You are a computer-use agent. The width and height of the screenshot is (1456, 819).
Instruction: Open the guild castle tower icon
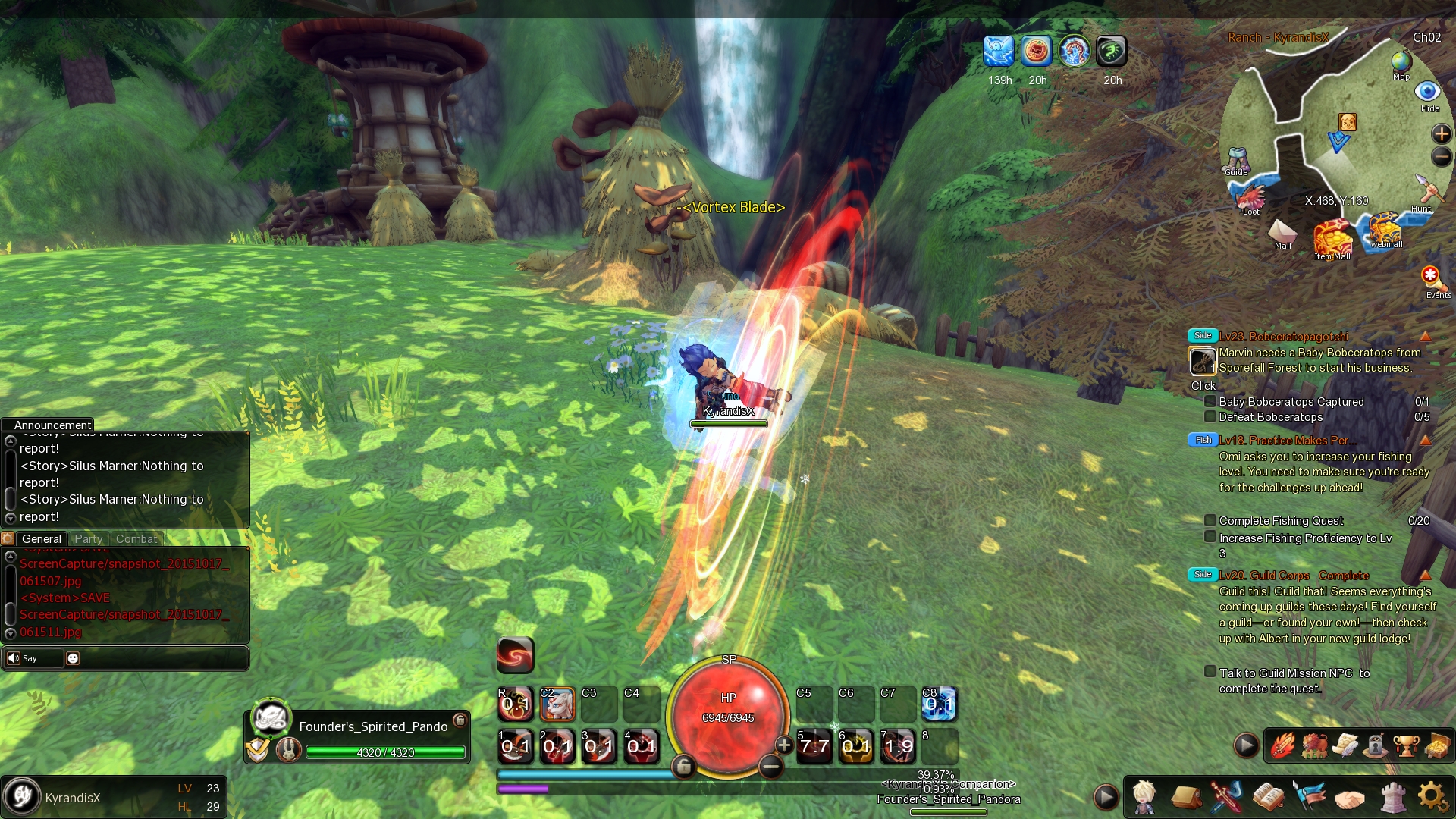(1394, 796)
